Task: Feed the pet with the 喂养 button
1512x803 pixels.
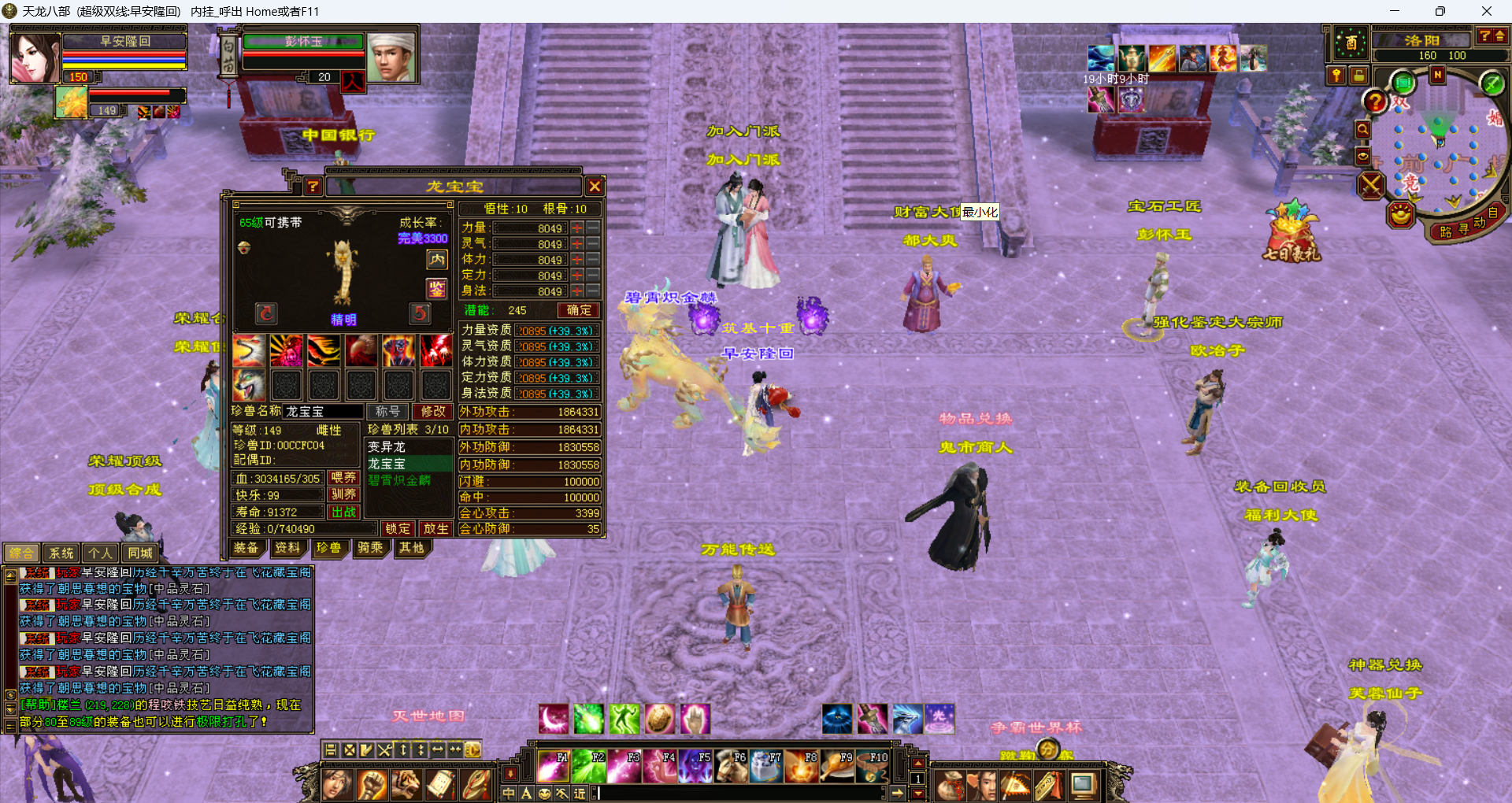Action: 343,477
